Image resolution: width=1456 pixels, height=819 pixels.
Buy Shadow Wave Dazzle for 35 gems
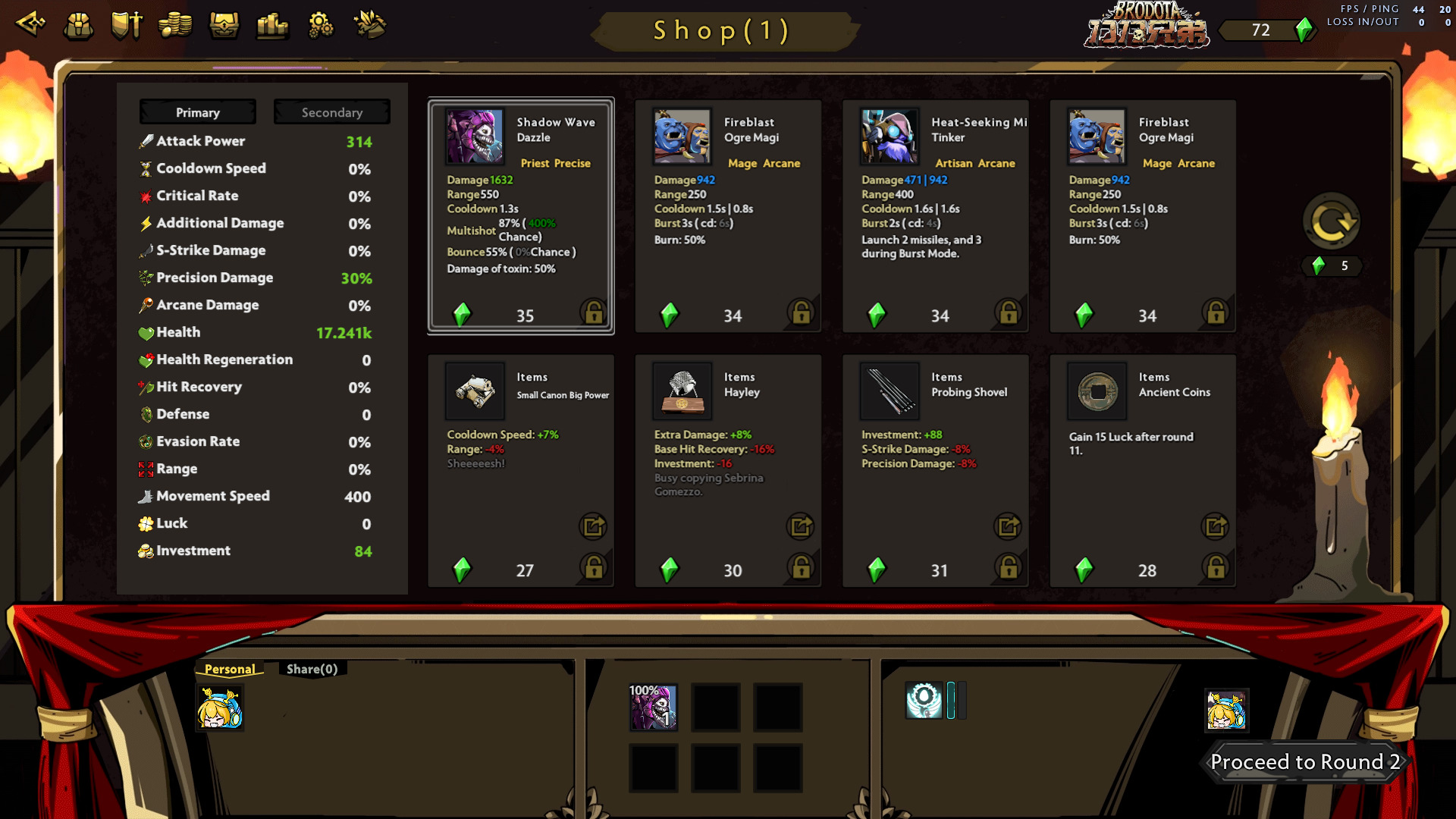520,216
